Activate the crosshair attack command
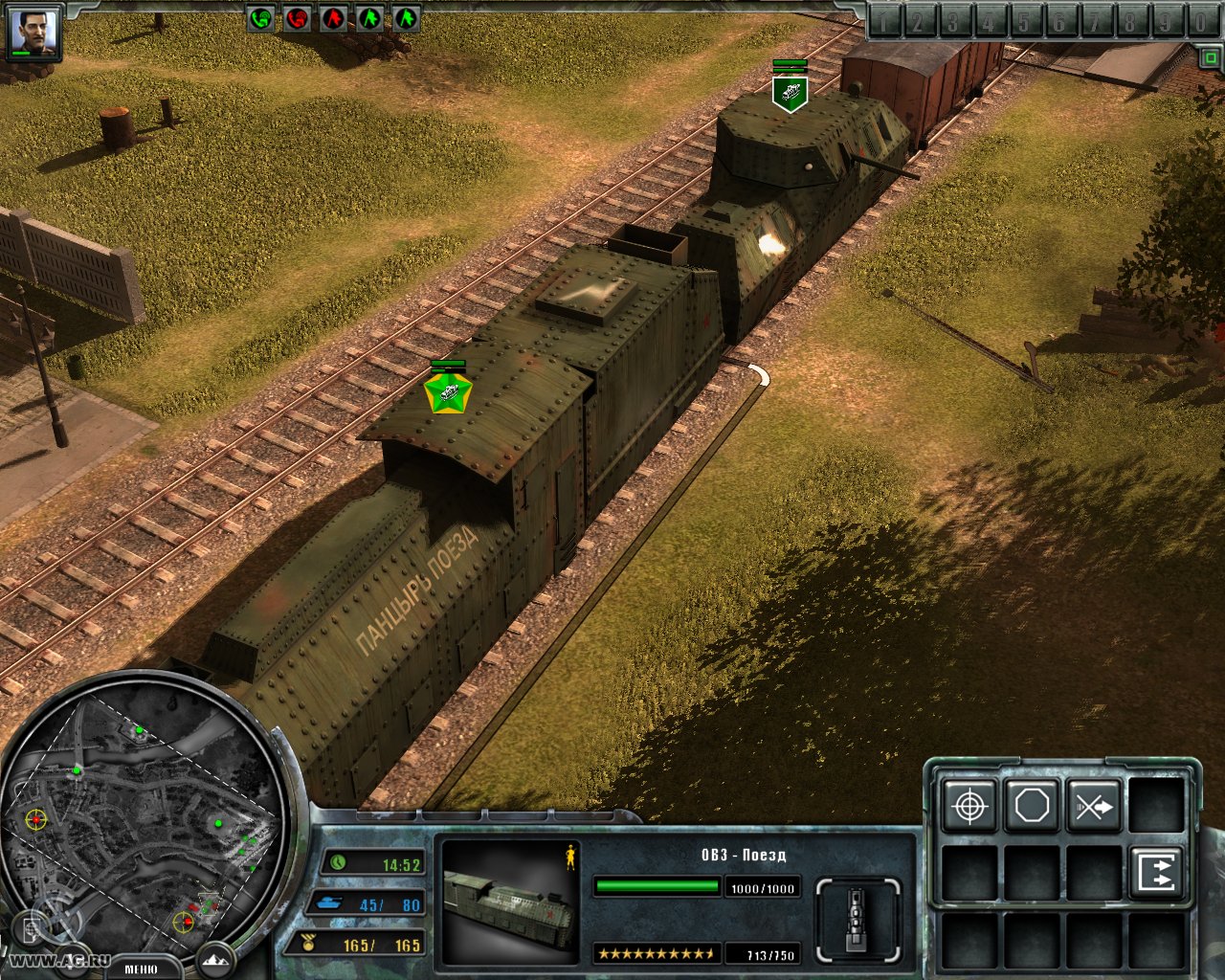Viewport: 1225px width, 980px height. (969, 806)
